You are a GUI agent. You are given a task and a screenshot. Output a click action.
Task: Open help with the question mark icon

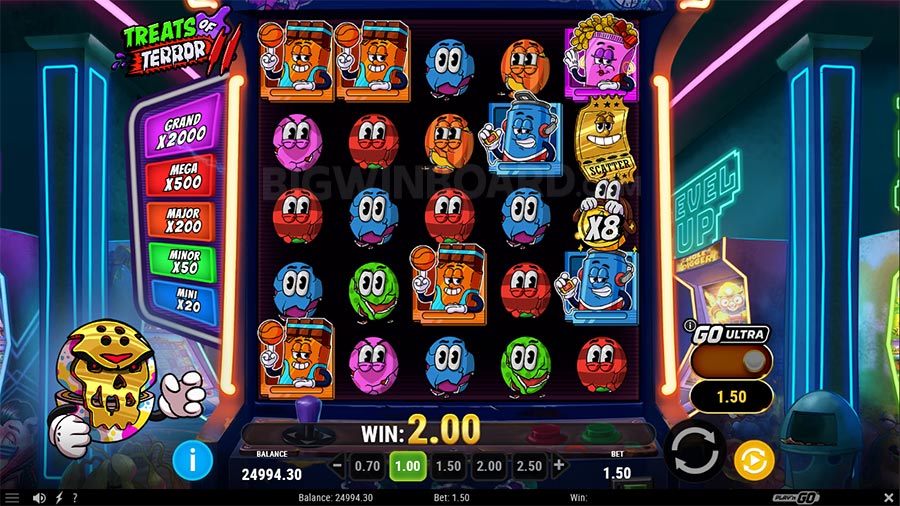coord(75,498)
